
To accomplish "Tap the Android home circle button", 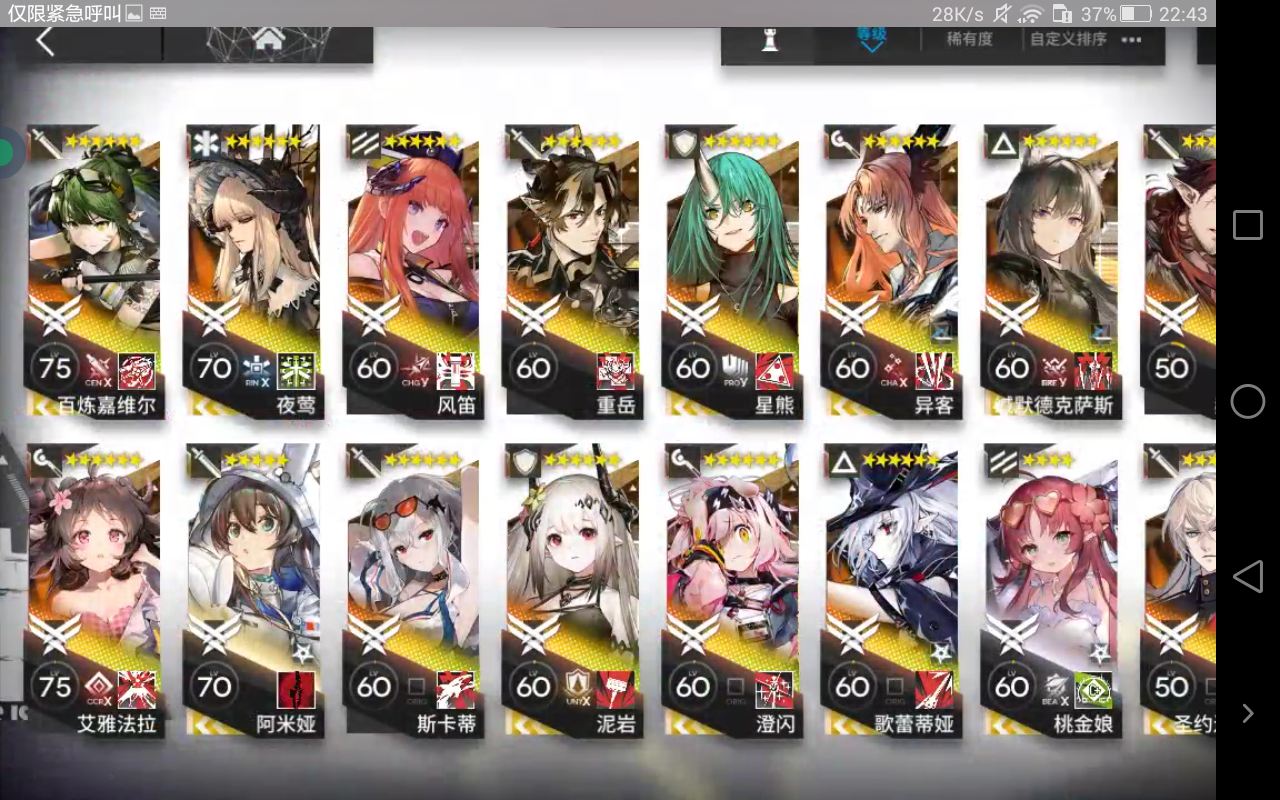I will [x=1247, y=401].
